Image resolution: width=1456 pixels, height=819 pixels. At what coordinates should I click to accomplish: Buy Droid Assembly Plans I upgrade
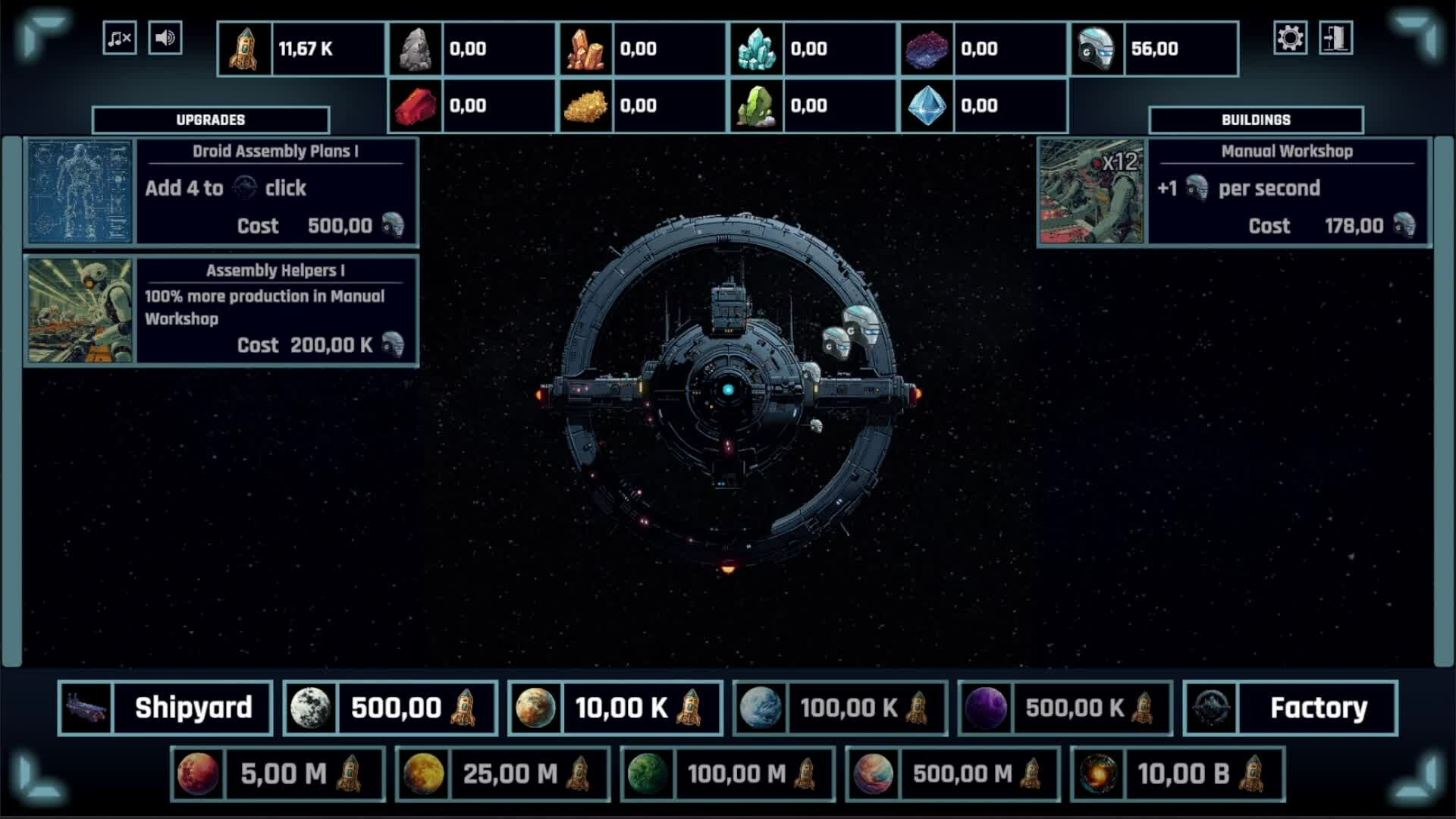click(221, 192)
